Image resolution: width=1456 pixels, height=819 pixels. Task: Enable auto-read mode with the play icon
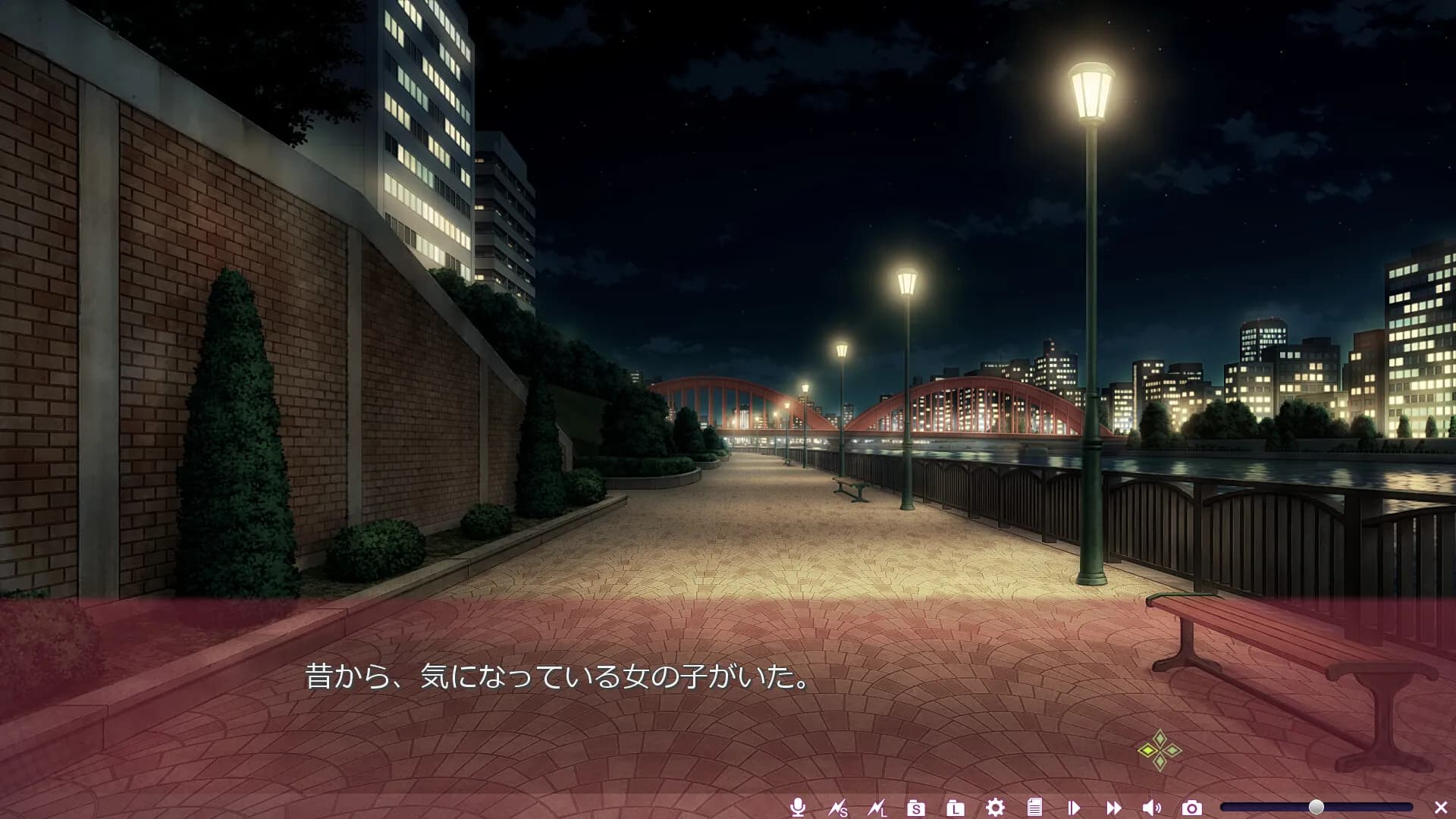[x=1075, y=809]
